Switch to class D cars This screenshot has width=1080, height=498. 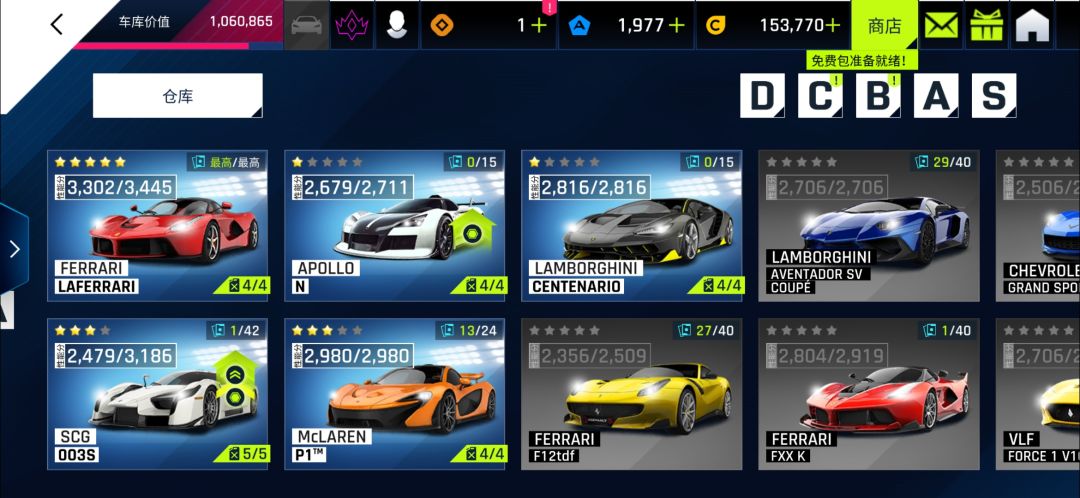pos(762,96)
